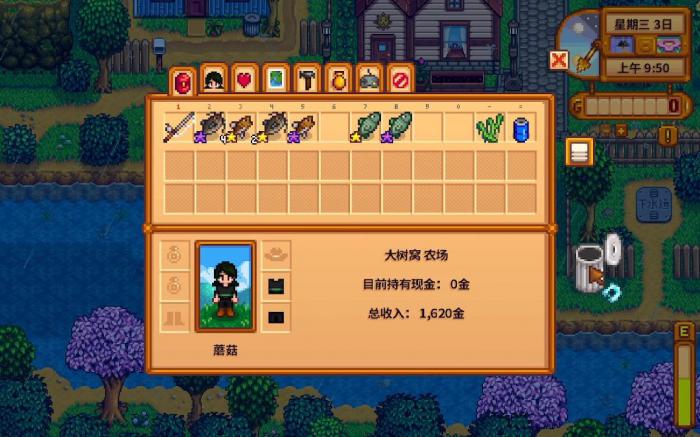The width and height of the screenshot is (700, 437).
Task: Open the collections tab with the vase icon
Action: point(338,79)
